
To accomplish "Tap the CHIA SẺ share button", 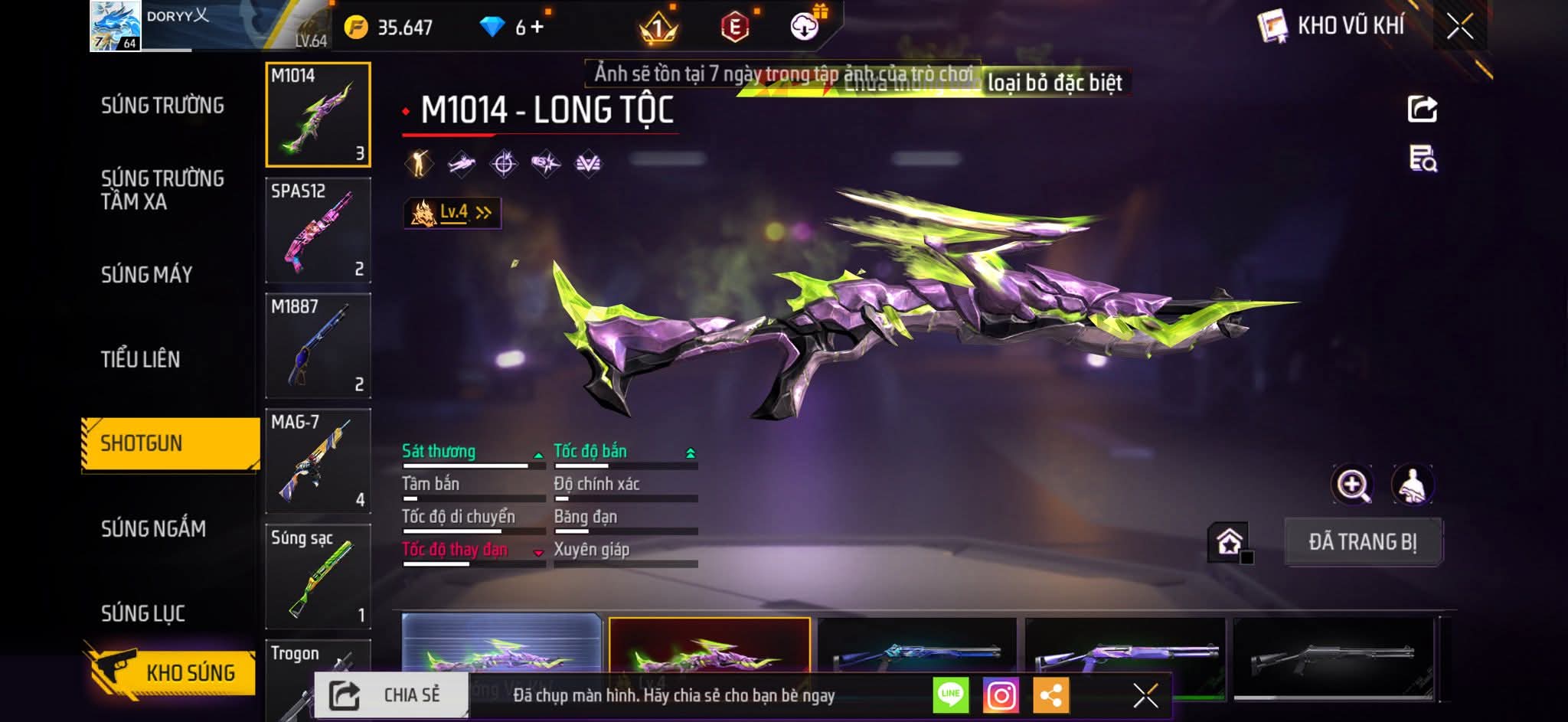I will [x=391, y=695].
